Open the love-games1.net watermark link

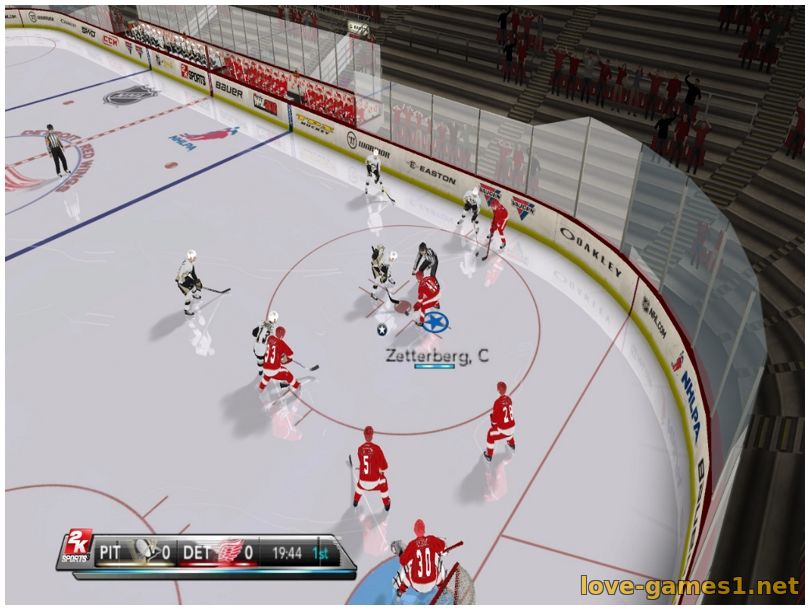(x=689, y=584)
